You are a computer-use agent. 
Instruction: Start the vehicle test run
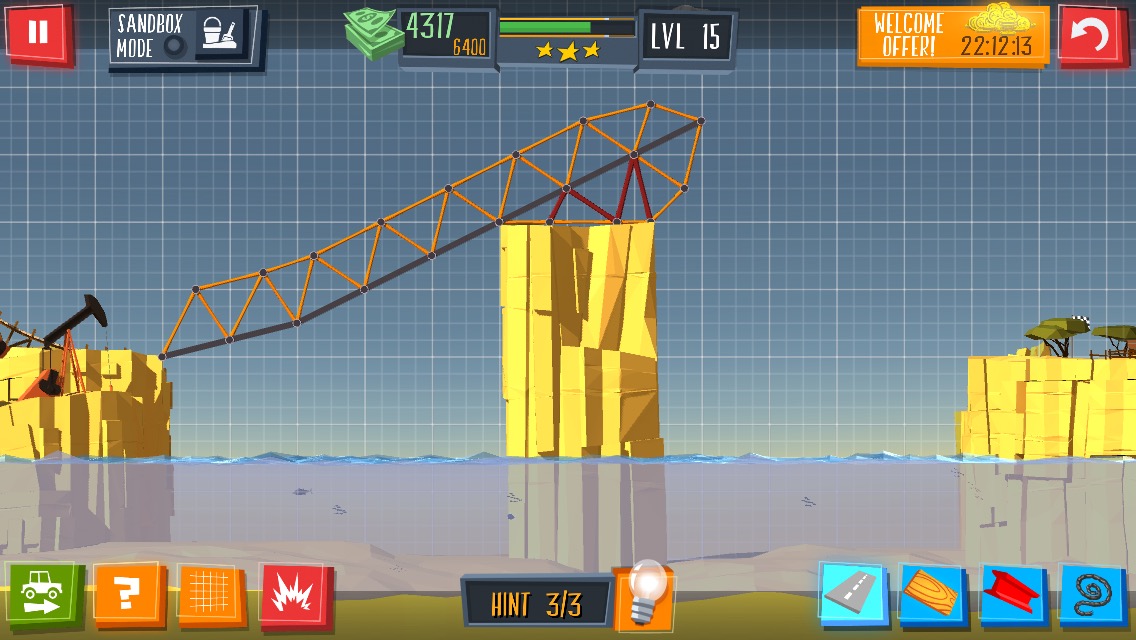coord(41,594)
